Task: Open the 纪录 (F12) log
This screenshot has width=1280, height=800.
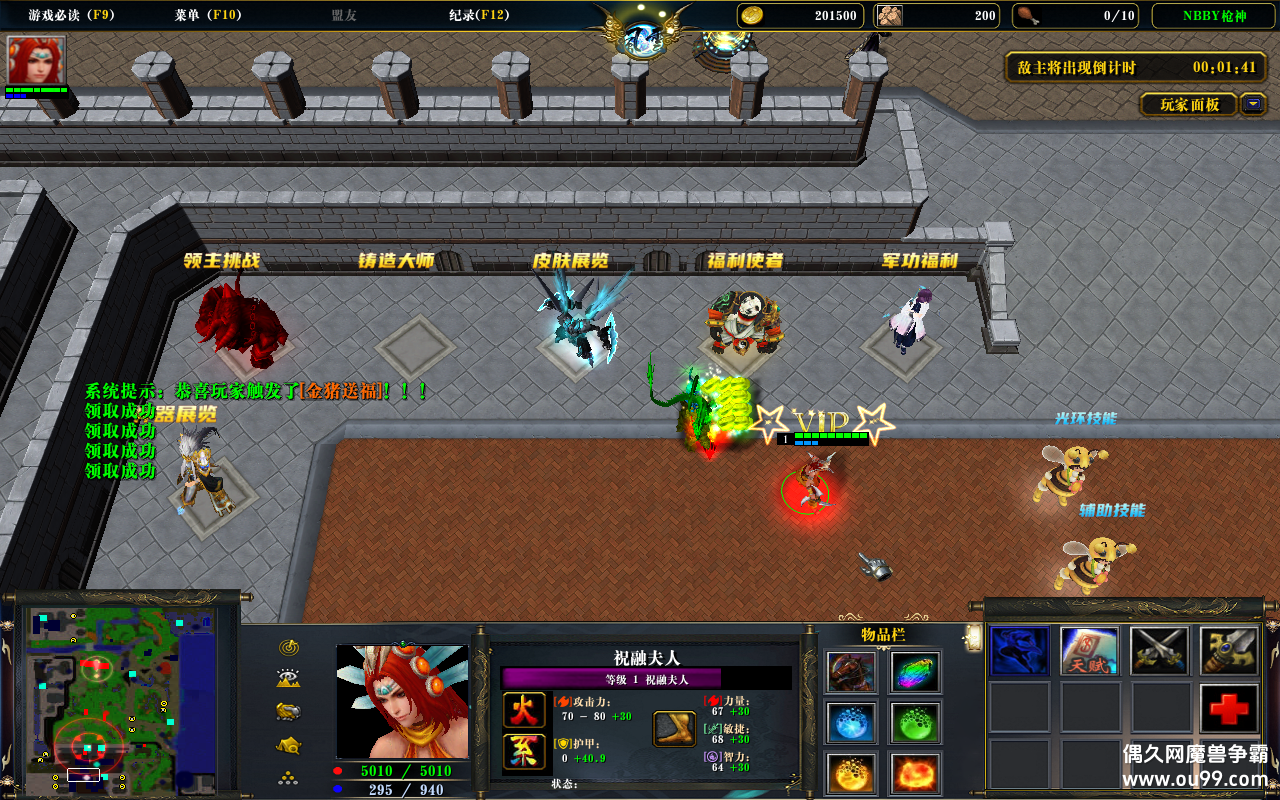Action: click(x=479, y=15)
